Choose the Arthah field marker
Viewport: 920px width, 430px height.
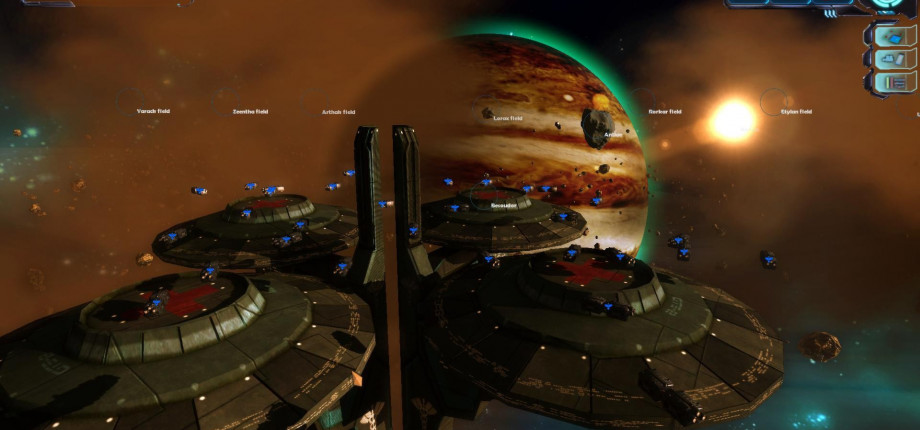tap(338, 112)
